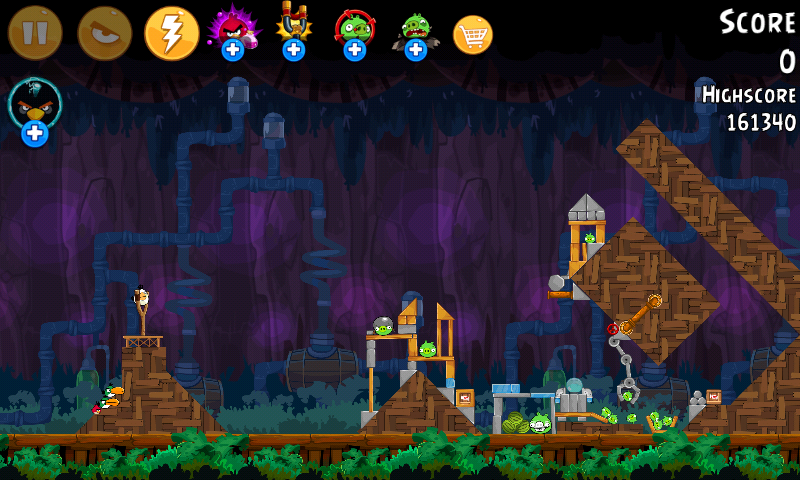Select the Super Seeds red bird power-up
Screen dimensions: 800x480
(233, 29)
